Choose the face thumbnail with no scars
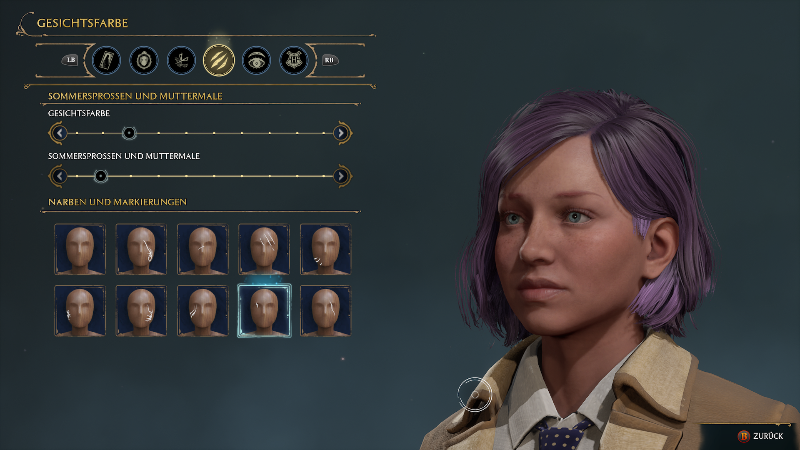This screenshot has height=450, width=800. coord(79,249)
